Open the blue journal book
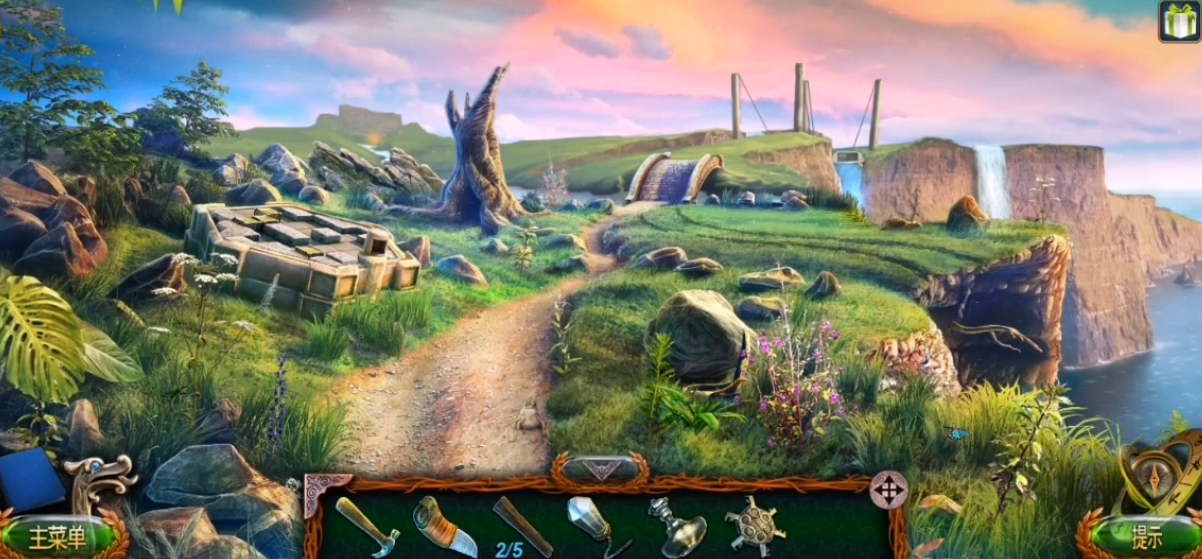The width and height of the screenshot is (1202, 559). [30, 479]
